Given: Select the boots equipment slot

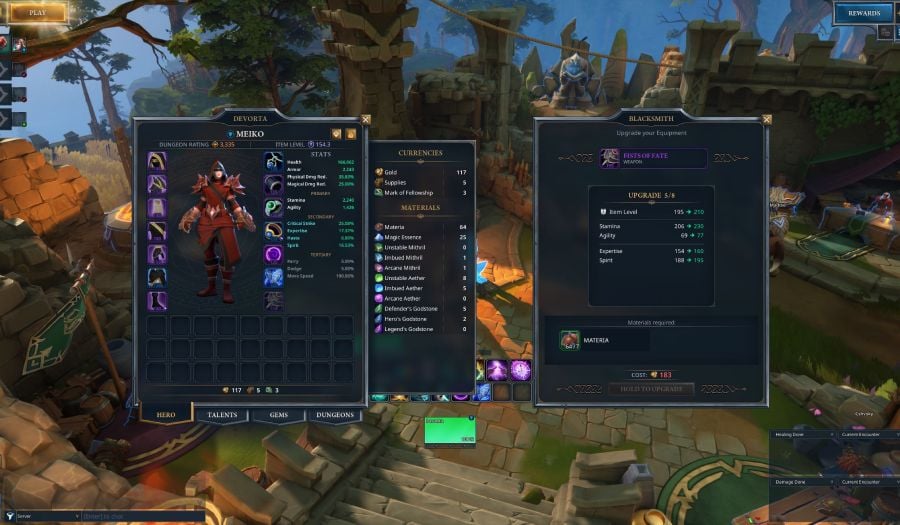Looking at the screenshot, I should tap(157, 300).
